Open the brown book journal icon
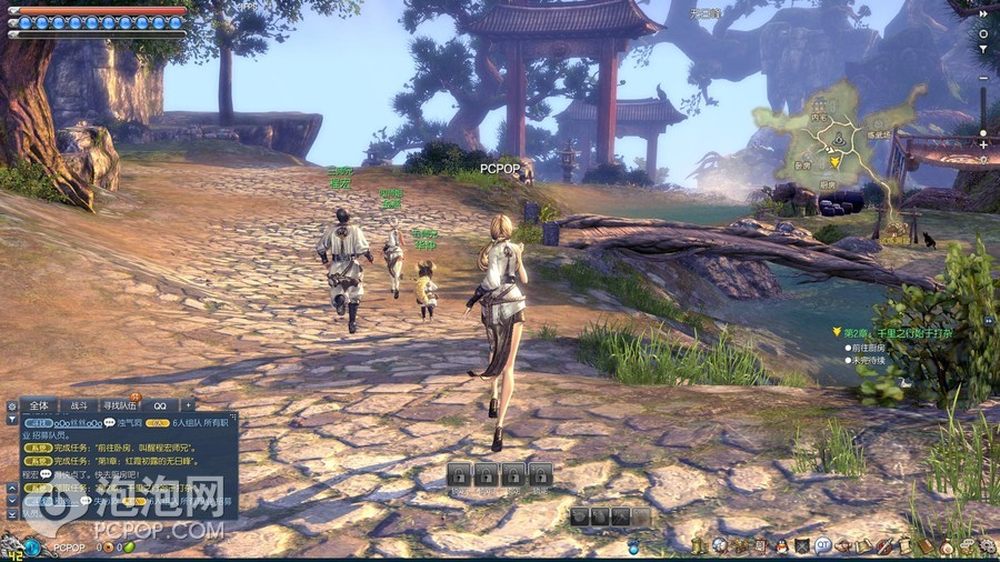1000x562 pixels. (x=925, y=546)
